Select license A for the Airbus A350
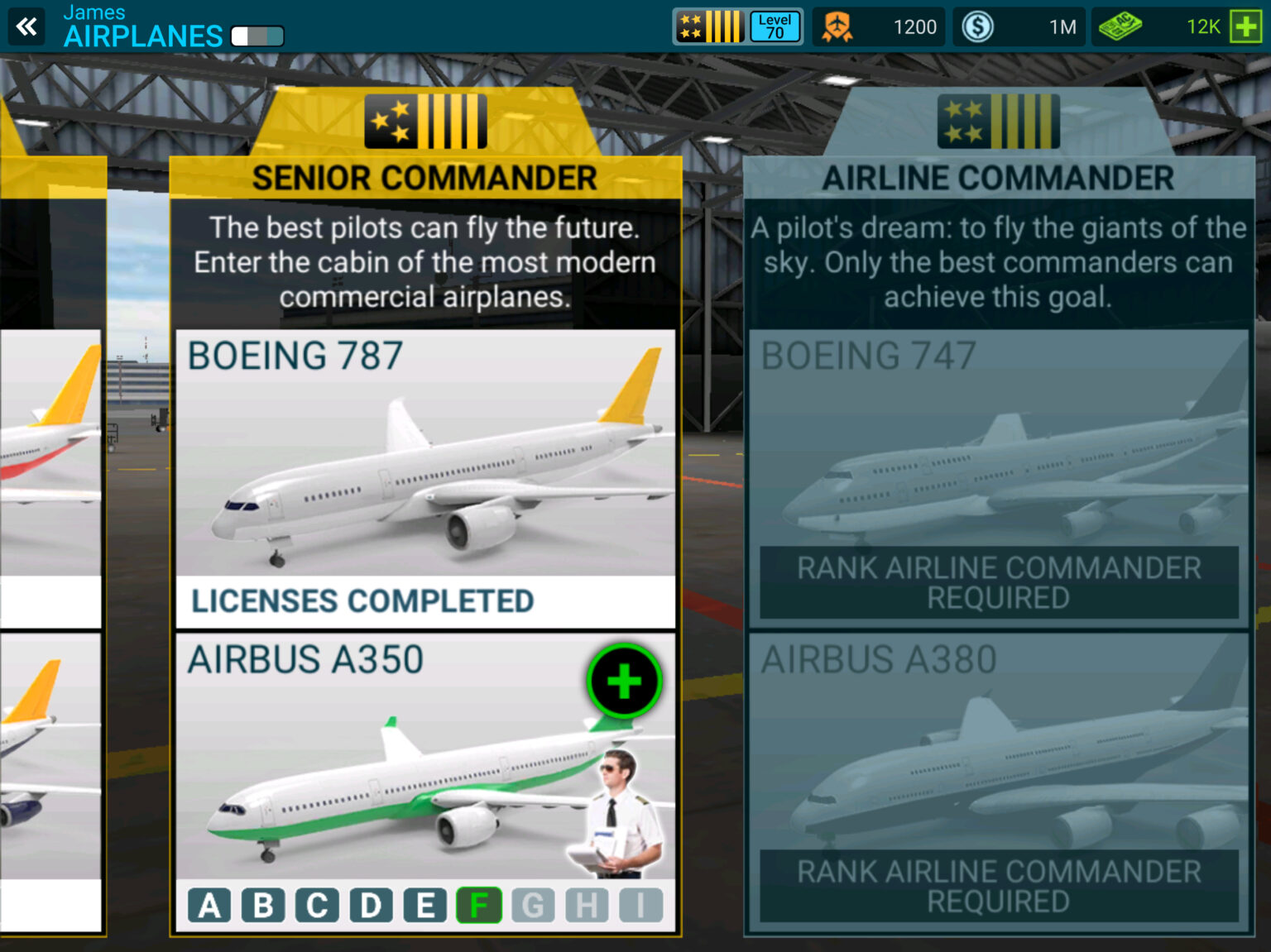1271x952 pixels. (210, 906)
